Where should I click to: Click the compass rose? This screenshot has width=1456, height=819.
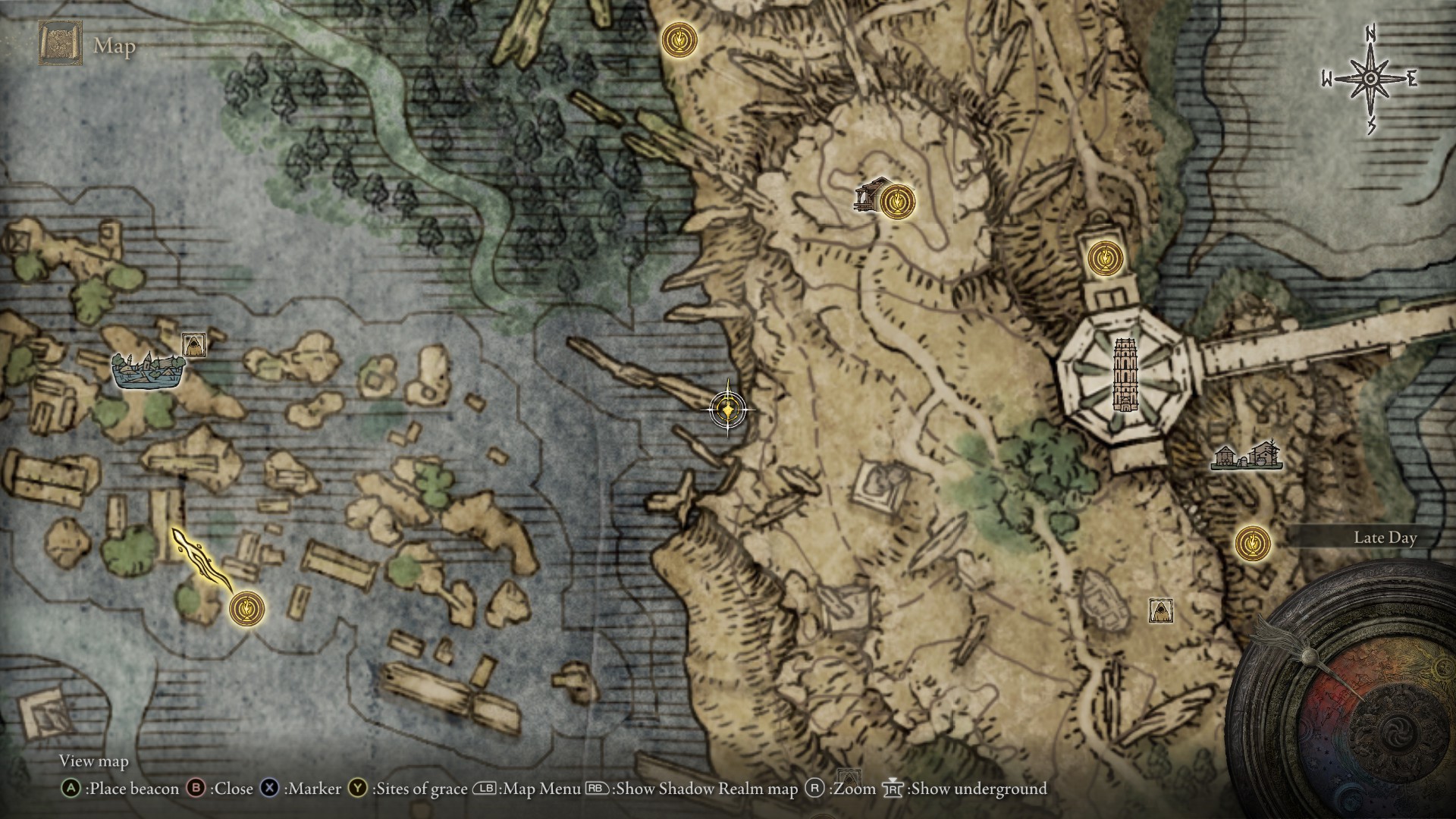(x=1371, y=79)
